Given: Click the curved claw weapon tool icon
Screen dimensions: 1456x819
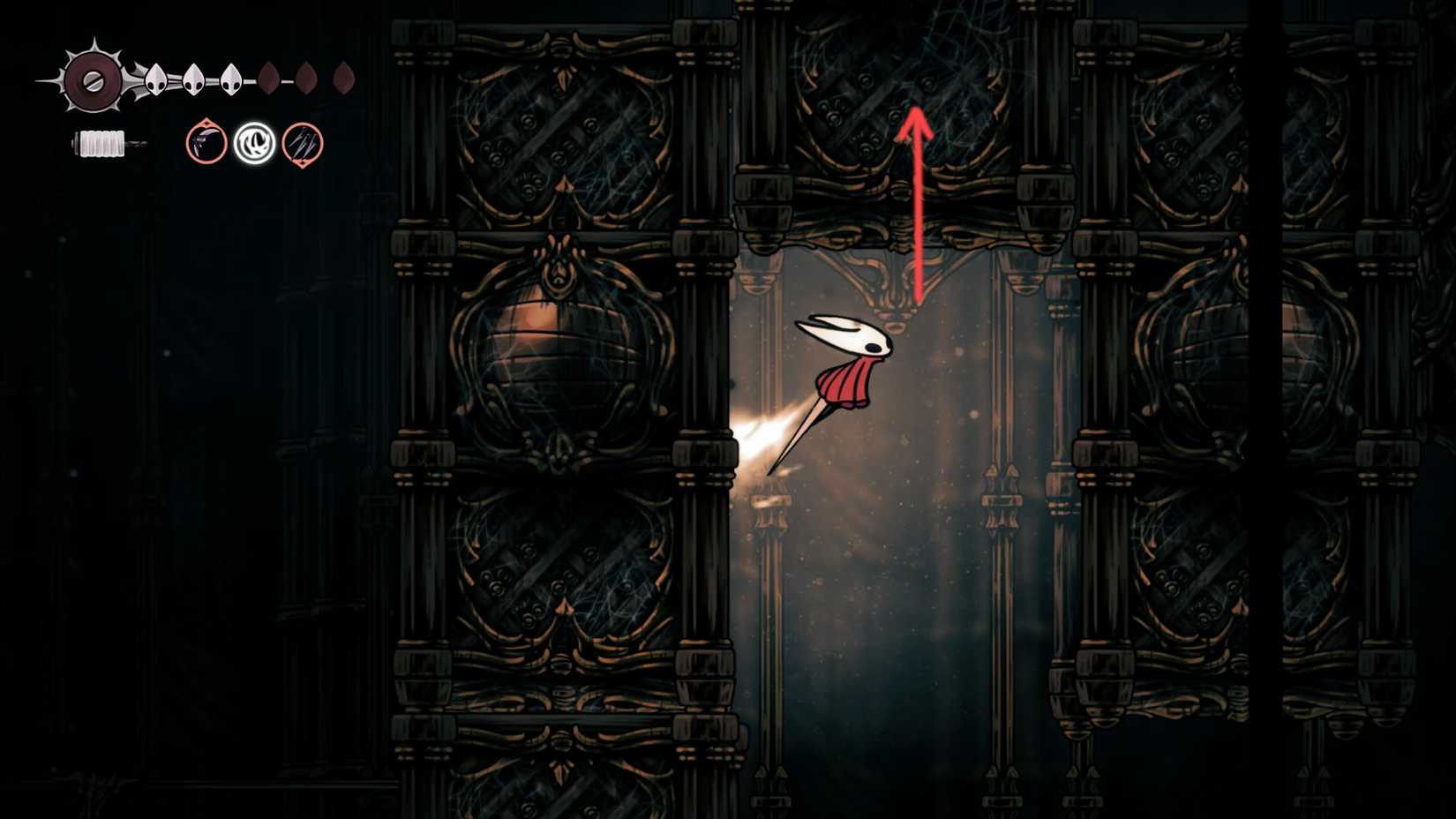Looking at the screenshot, I should [x=205, y=144].
